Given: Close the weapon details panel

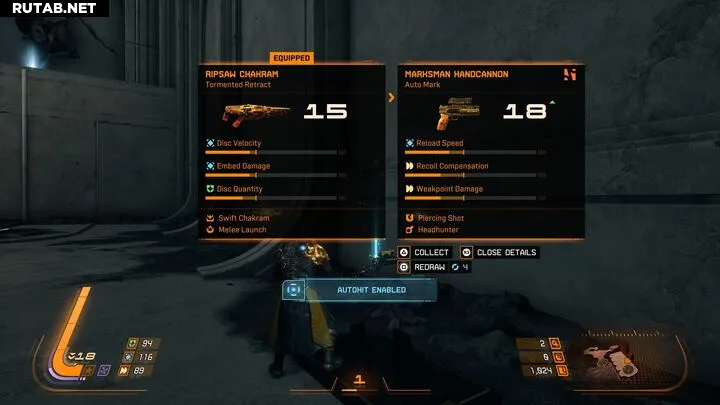Looking at the screenshot, I should (500, 253).
